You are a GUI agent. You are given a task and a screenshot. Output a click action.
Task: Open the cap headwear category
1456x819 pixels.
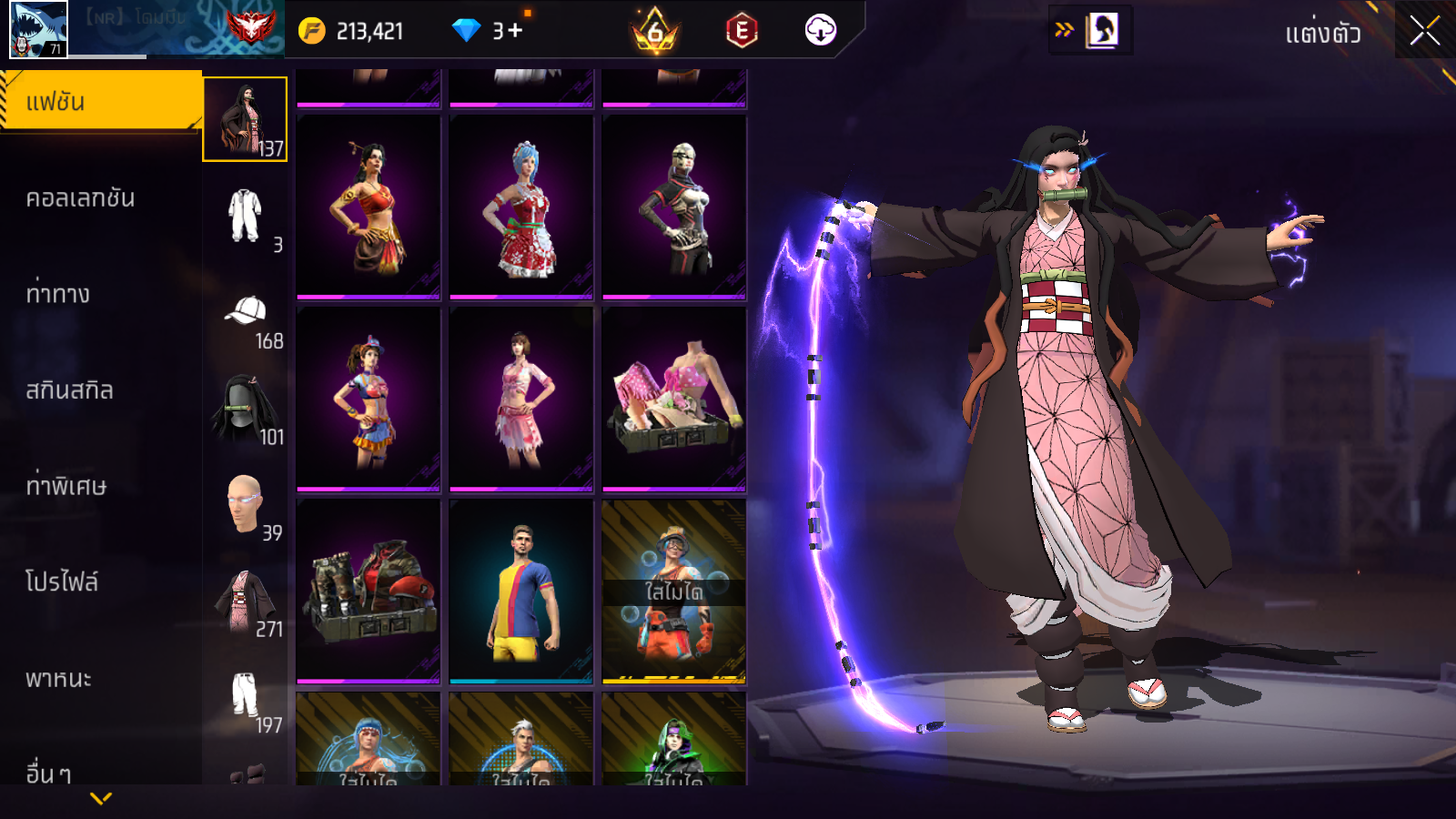tap(245, 312)
